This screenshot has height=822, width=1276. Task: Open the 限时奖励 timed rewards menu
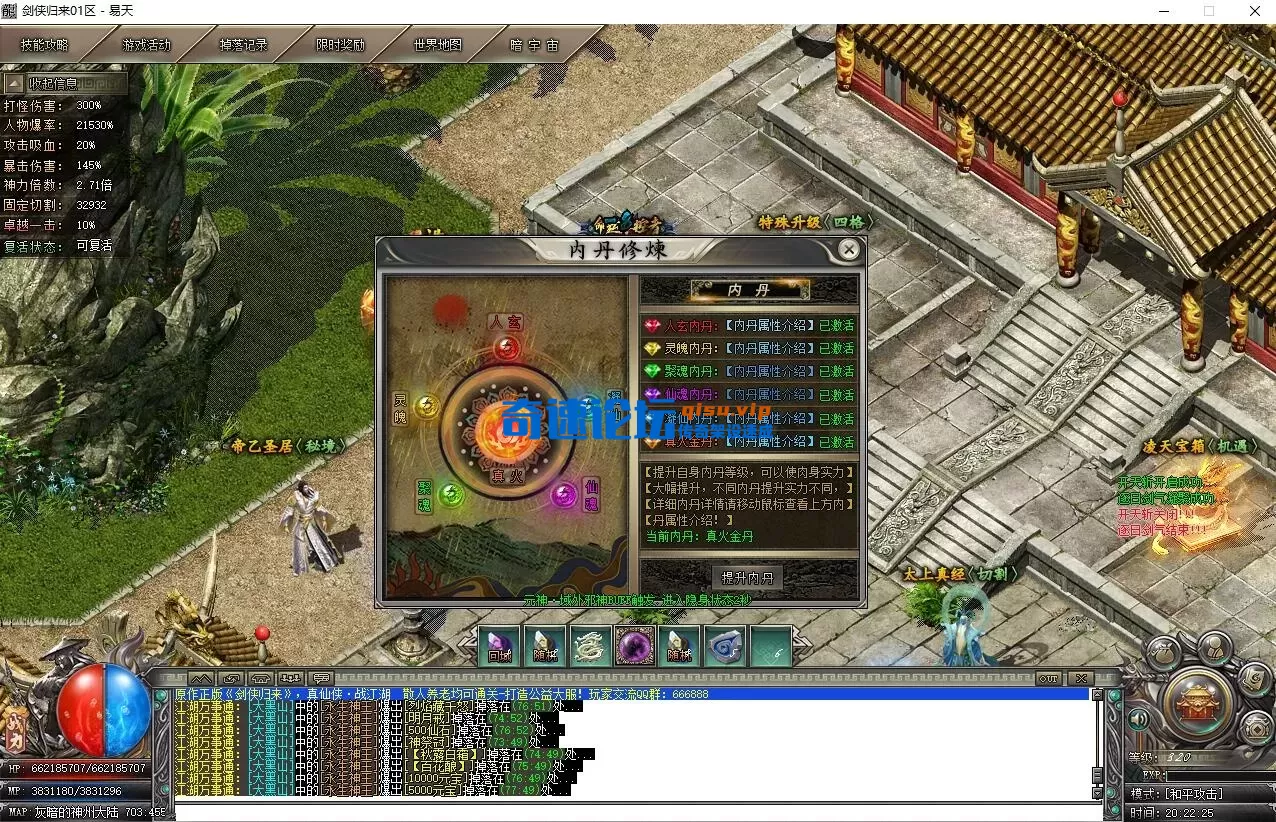pyautogui.click(x=341, y=45)
